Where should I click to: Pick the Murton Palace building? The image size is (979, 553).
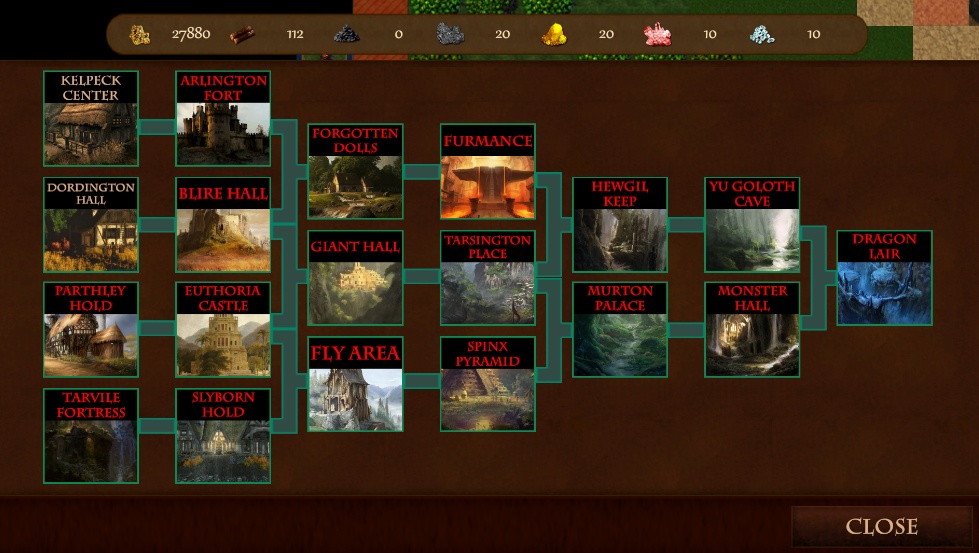pyautogui.click(x=620, y=330)
